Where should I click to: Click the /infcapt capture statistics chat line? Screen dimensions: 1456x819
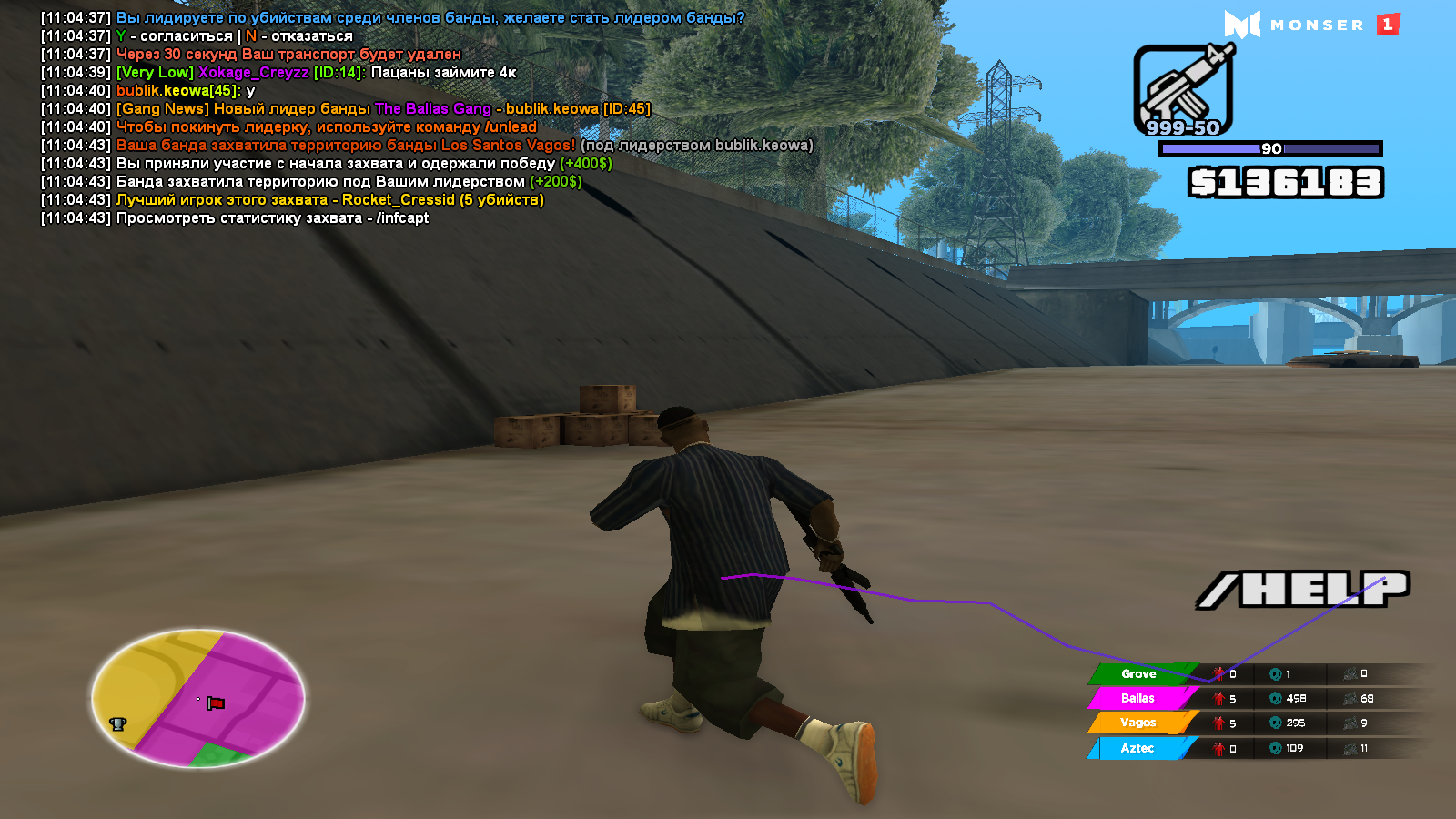(x=272, y=218)
